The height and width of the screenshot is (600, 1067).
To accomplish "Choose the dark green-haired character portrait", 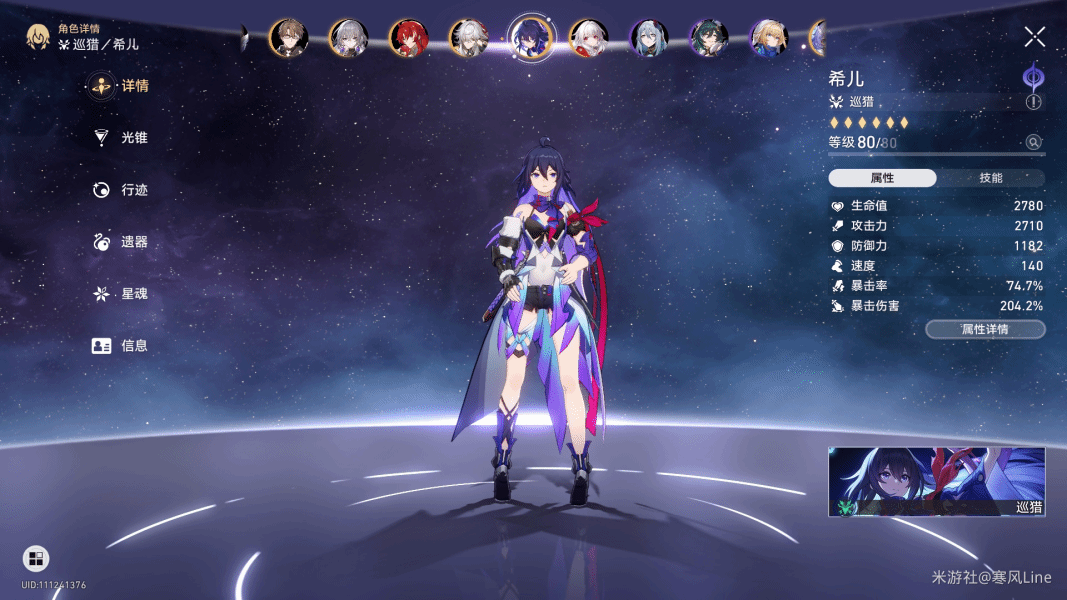I will pos(708,38).
